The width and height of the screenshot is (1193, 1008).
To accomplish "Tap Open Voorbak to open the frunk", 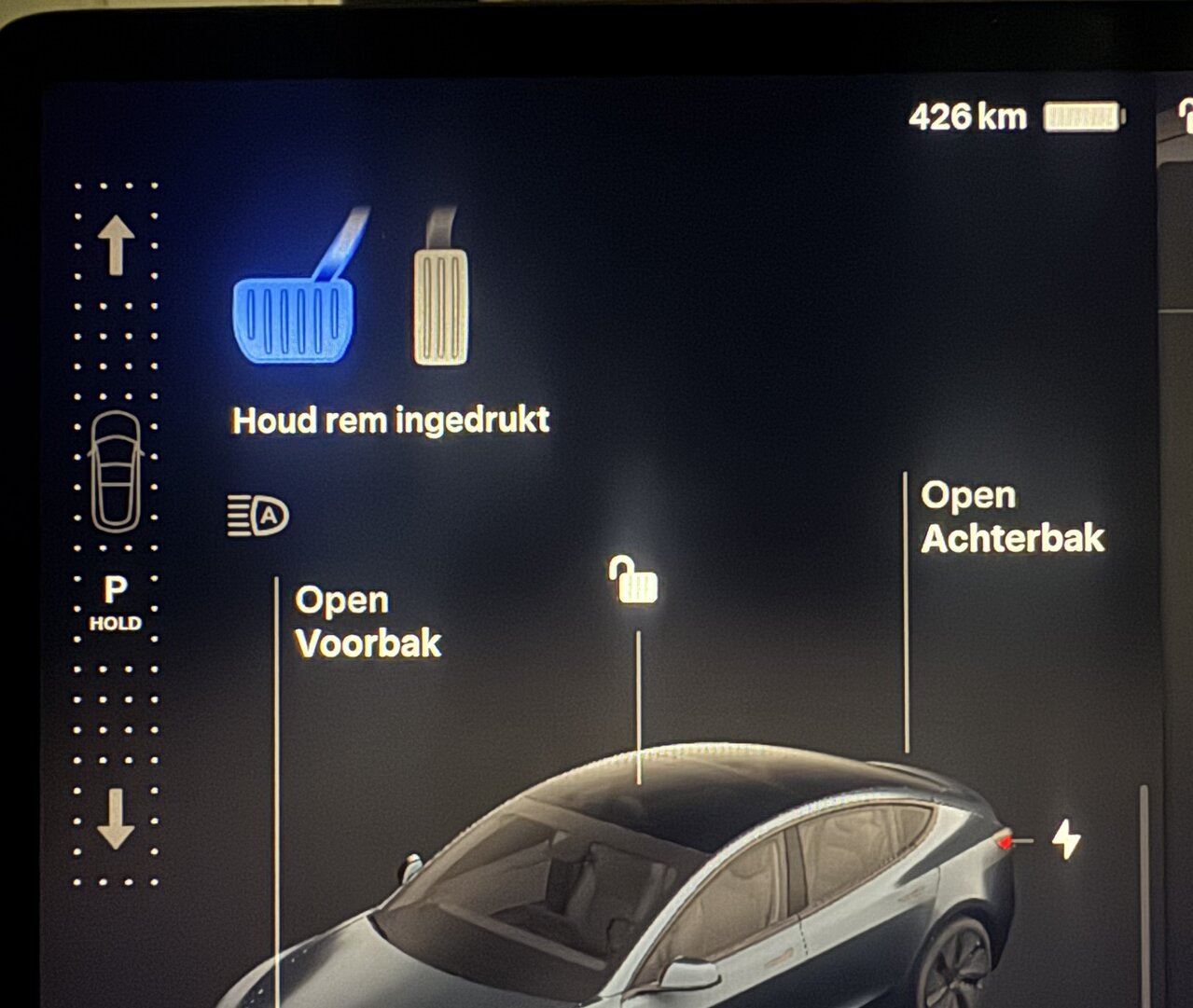I will coord(368,622).
